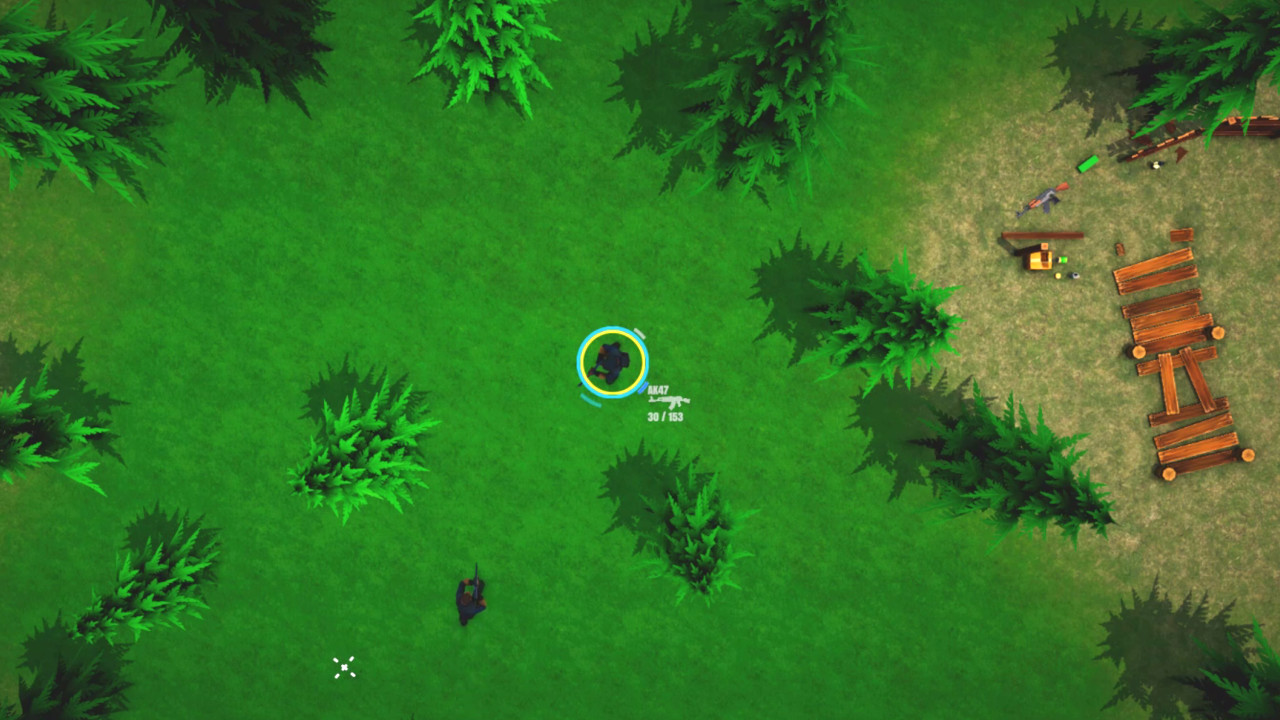Click the crosshair cursor near the bottom left
1280x720 pixels.
(x=344, y=666)
